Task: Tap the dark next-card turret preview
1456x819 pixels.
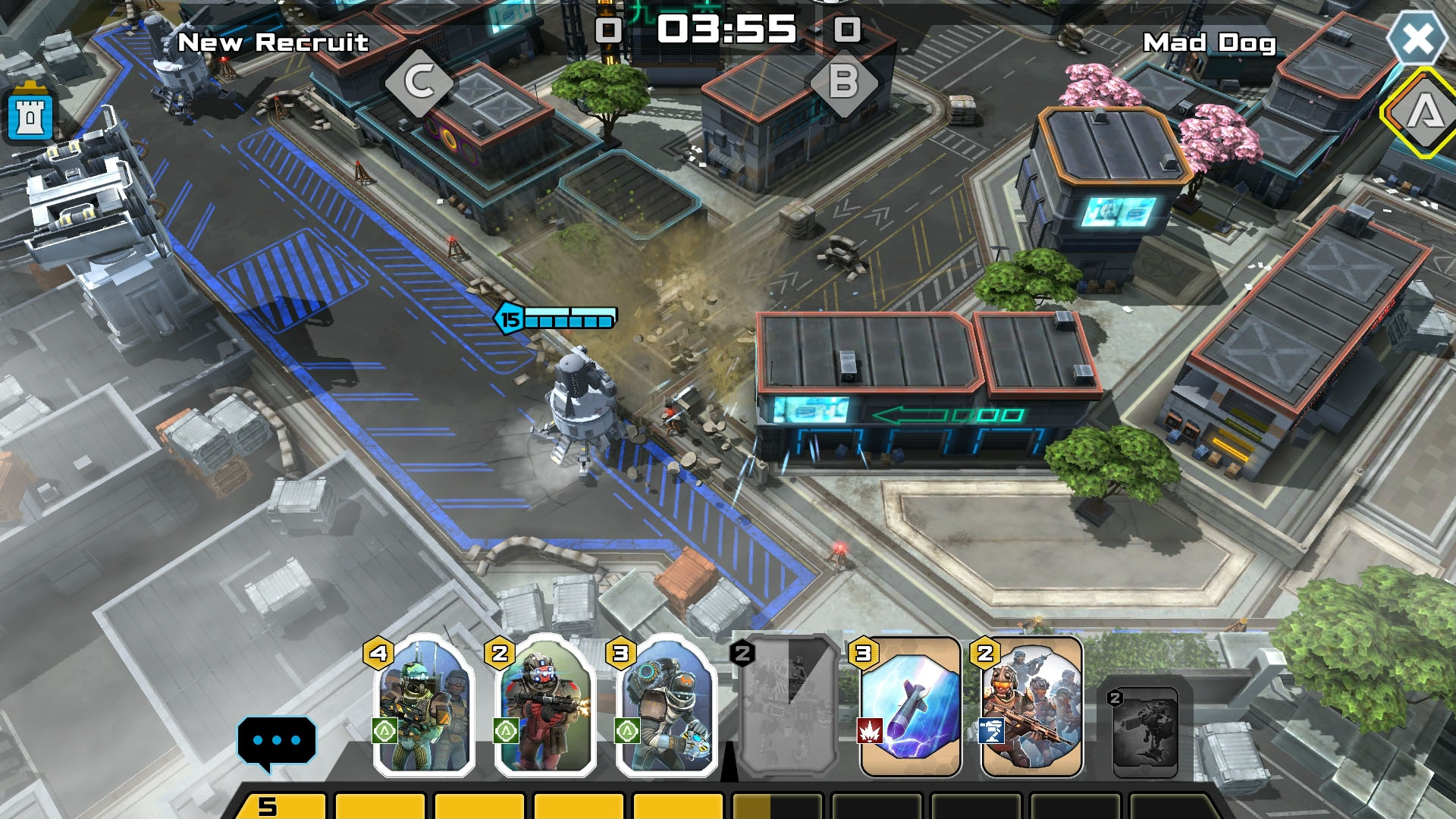Action: tap(1145, 732)
